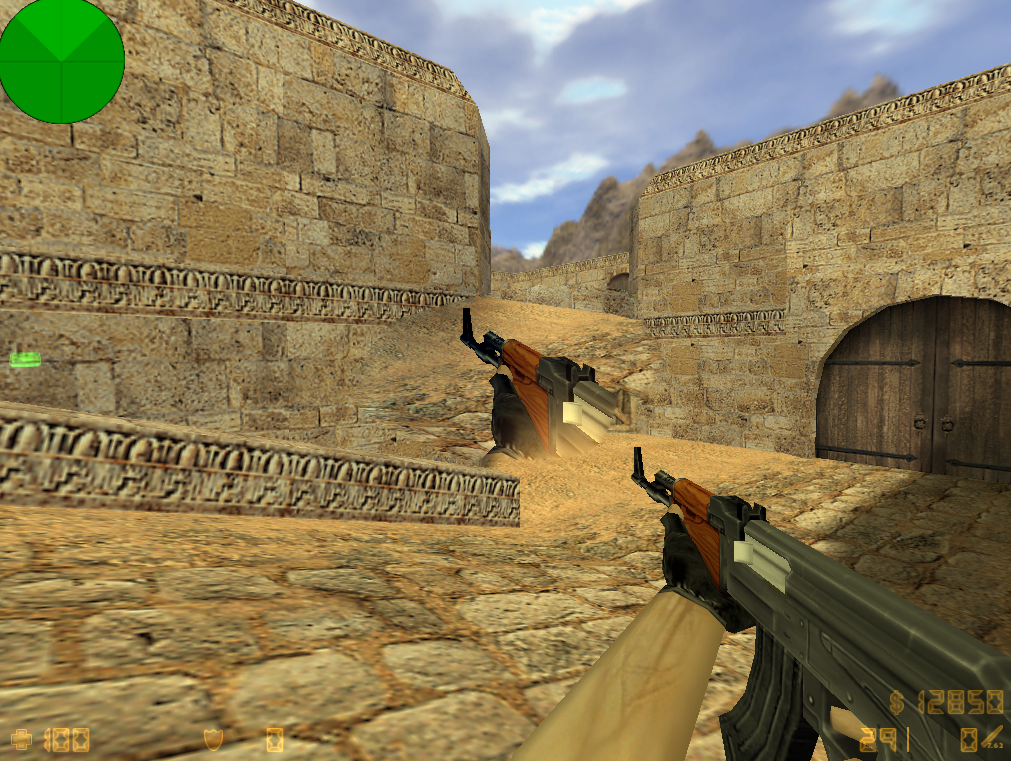Click the health cross icon
Image resolution: width=1011 pixels, height=761 pixels.
(x=20, y=740)
